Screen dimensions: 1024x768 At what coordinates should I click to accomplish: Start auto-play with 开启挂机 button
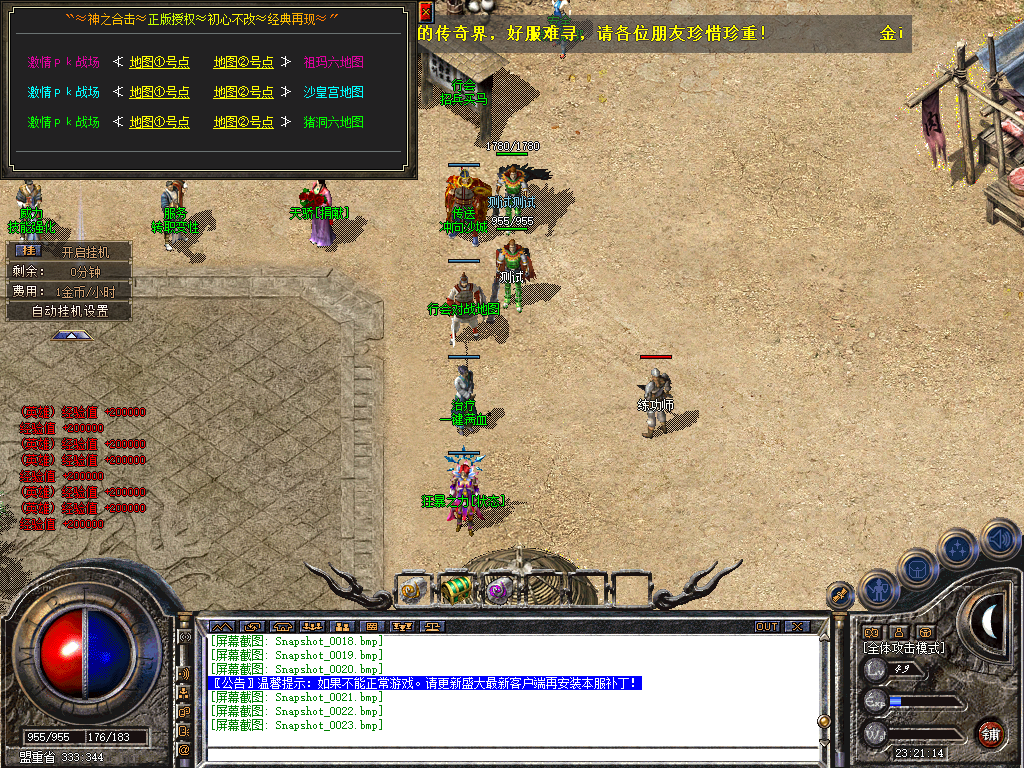point(69,251)
